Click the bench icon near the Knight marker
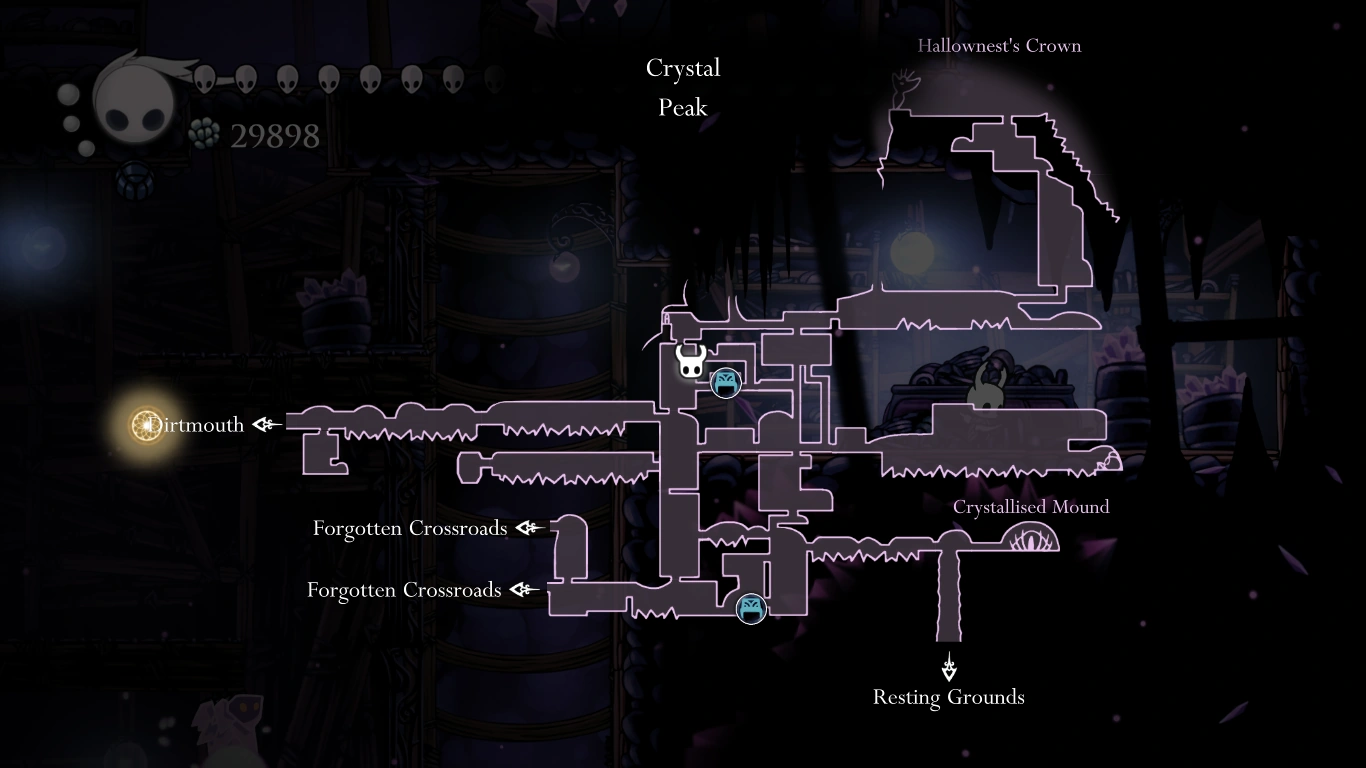1366x768 pixels. (726, 381)
